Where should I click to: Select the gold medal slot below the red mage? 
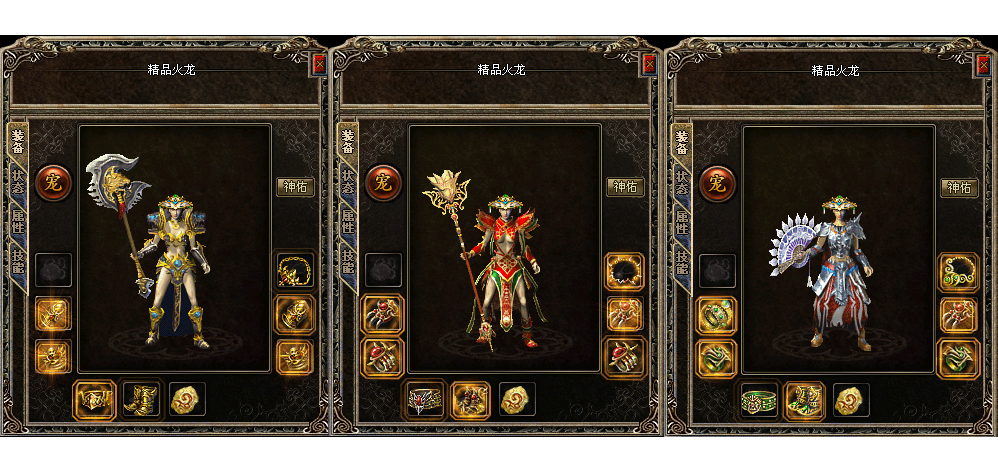pyautogui.click(x=517, y=400)
